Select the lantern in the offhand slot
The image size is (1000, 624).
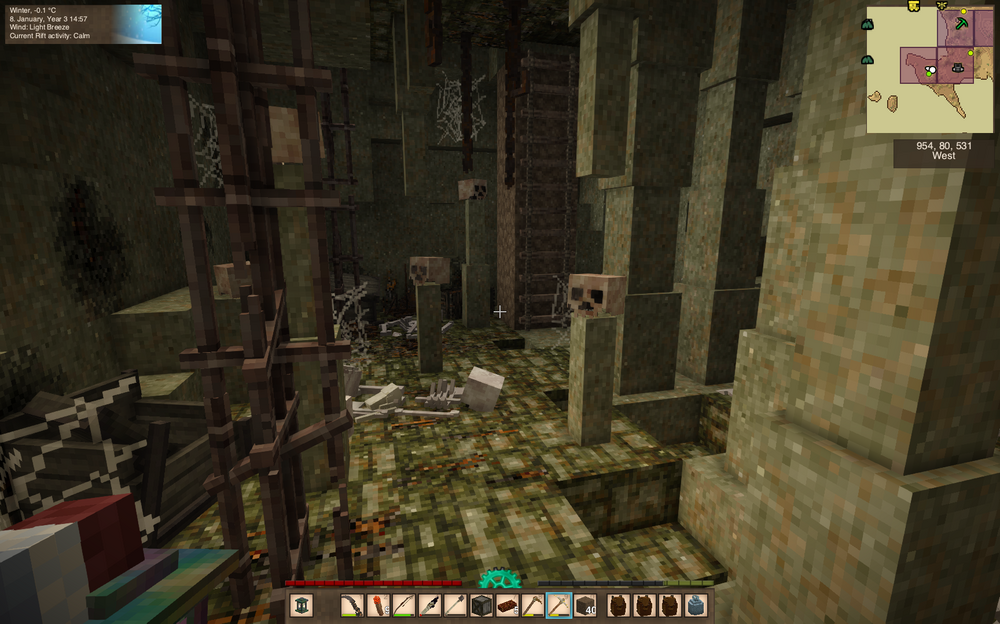pyautogui.click(x=302, y=605)
